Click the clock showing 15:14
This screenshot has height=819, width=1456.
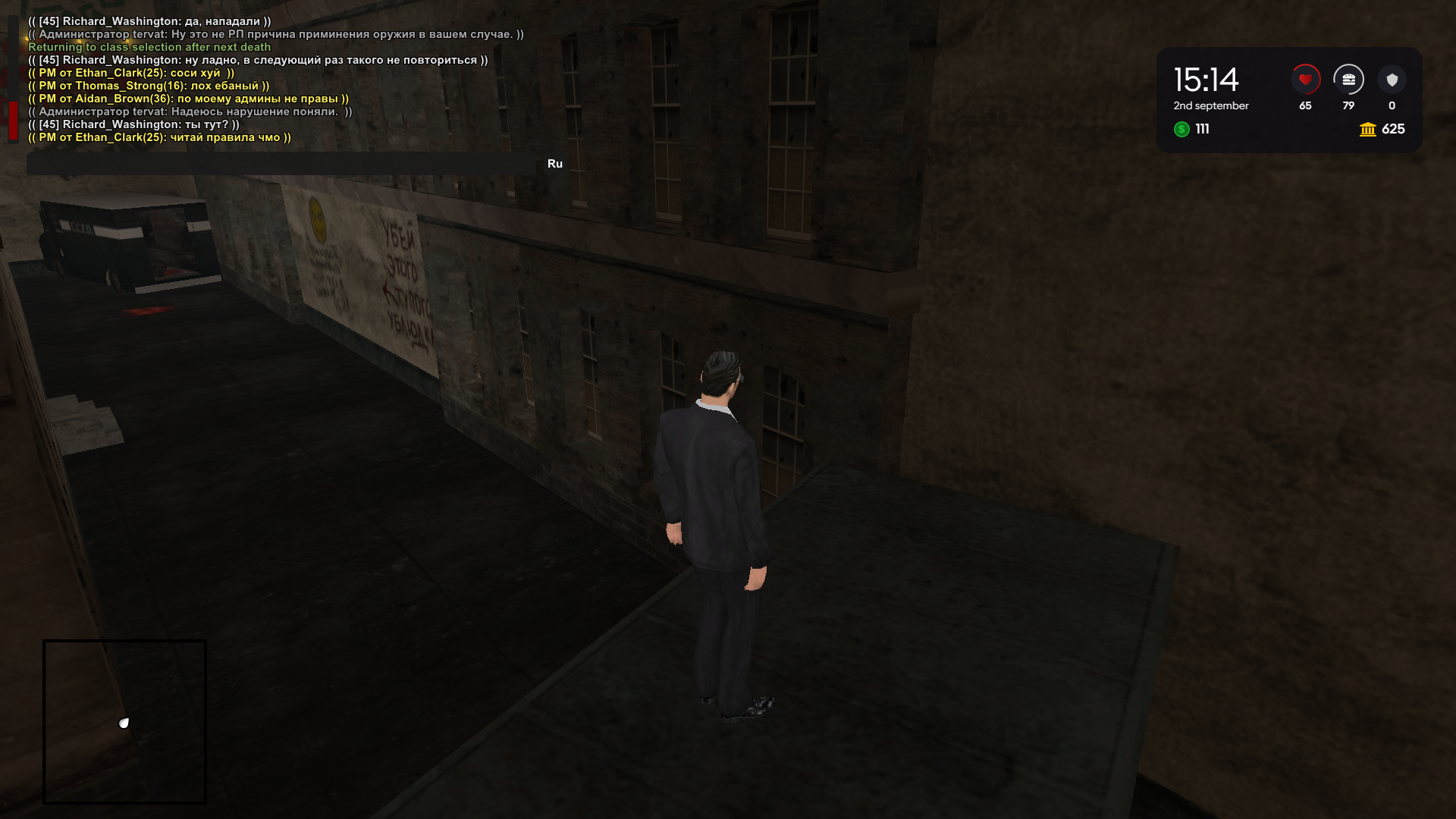[1206, 80]
